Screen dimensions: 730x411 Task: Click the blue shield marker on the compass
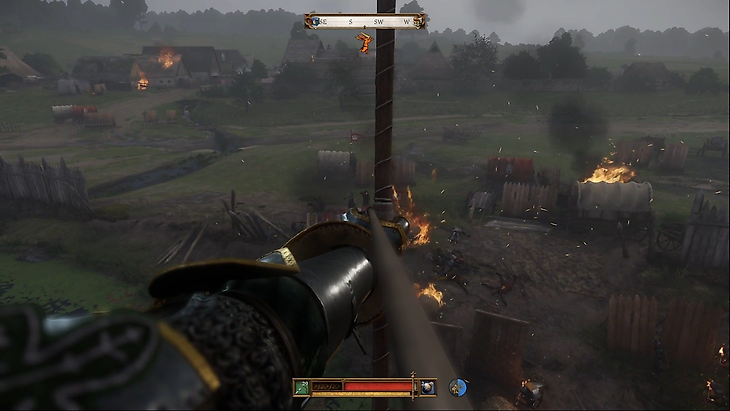pos(313,20)
